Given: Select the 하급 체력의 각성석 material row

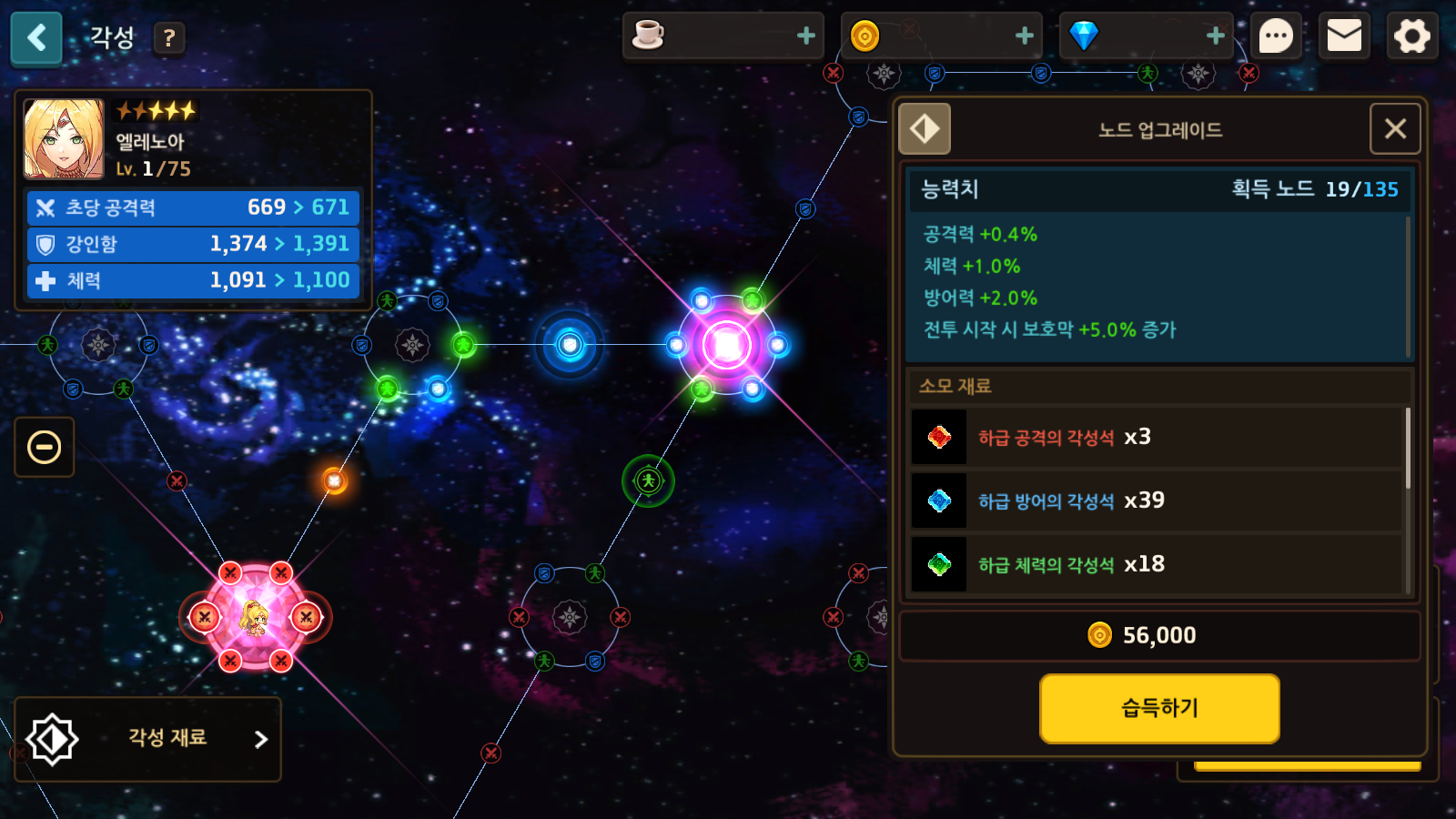Looking at the screenshot, I should point(1156,565).
